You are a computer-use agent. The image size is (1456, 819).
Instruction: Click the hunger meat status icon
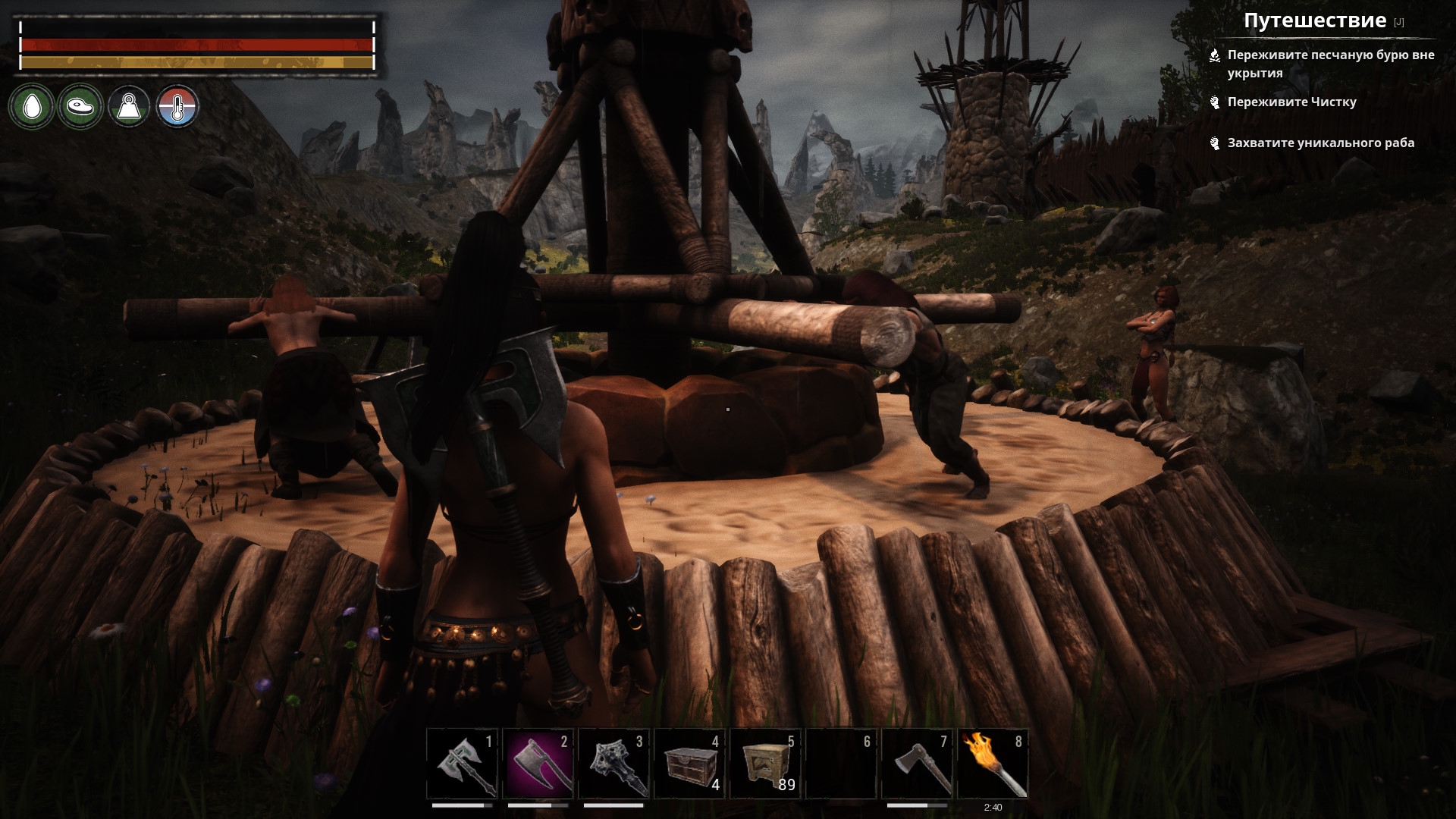tap(80, 106)
